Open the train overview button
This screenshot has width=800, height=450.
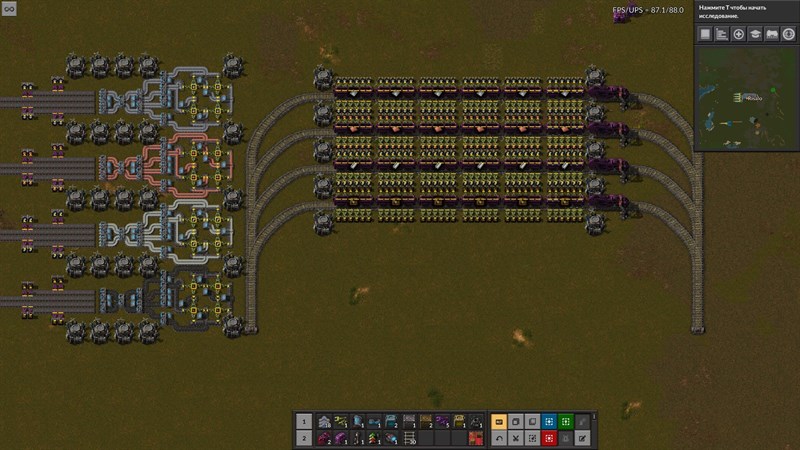[772, 34]
